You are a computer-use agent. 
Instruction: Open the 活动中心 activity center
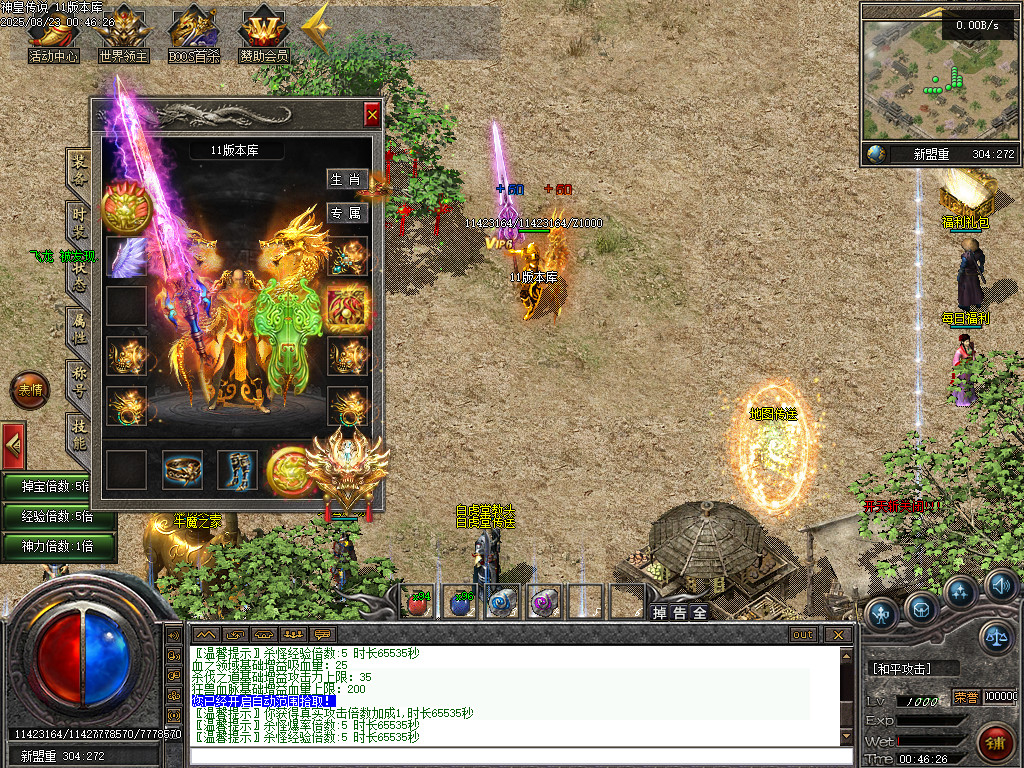click(53, 40)
